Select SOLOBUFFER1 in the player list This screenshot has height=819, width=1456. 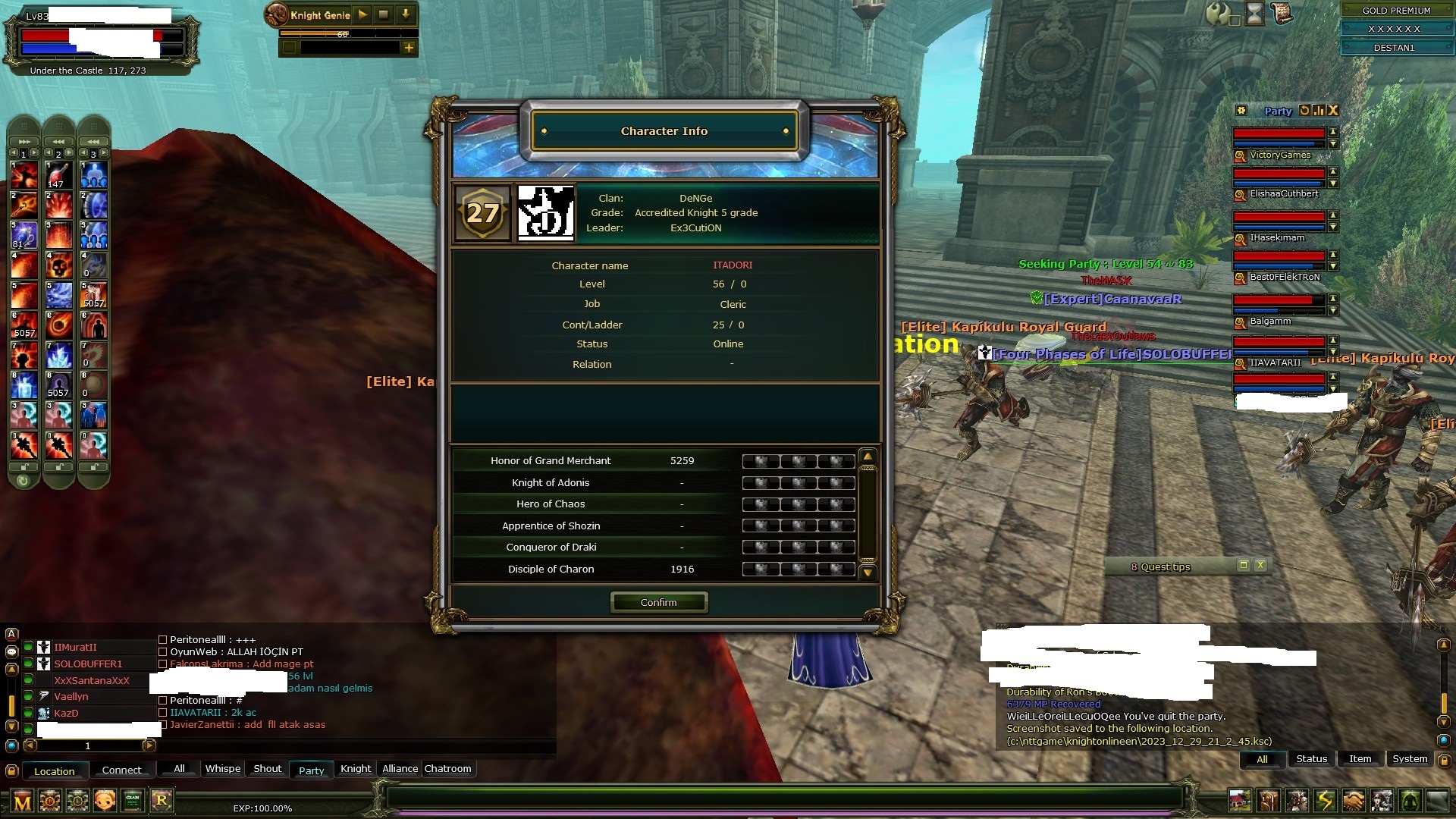(x=88, y=664)
